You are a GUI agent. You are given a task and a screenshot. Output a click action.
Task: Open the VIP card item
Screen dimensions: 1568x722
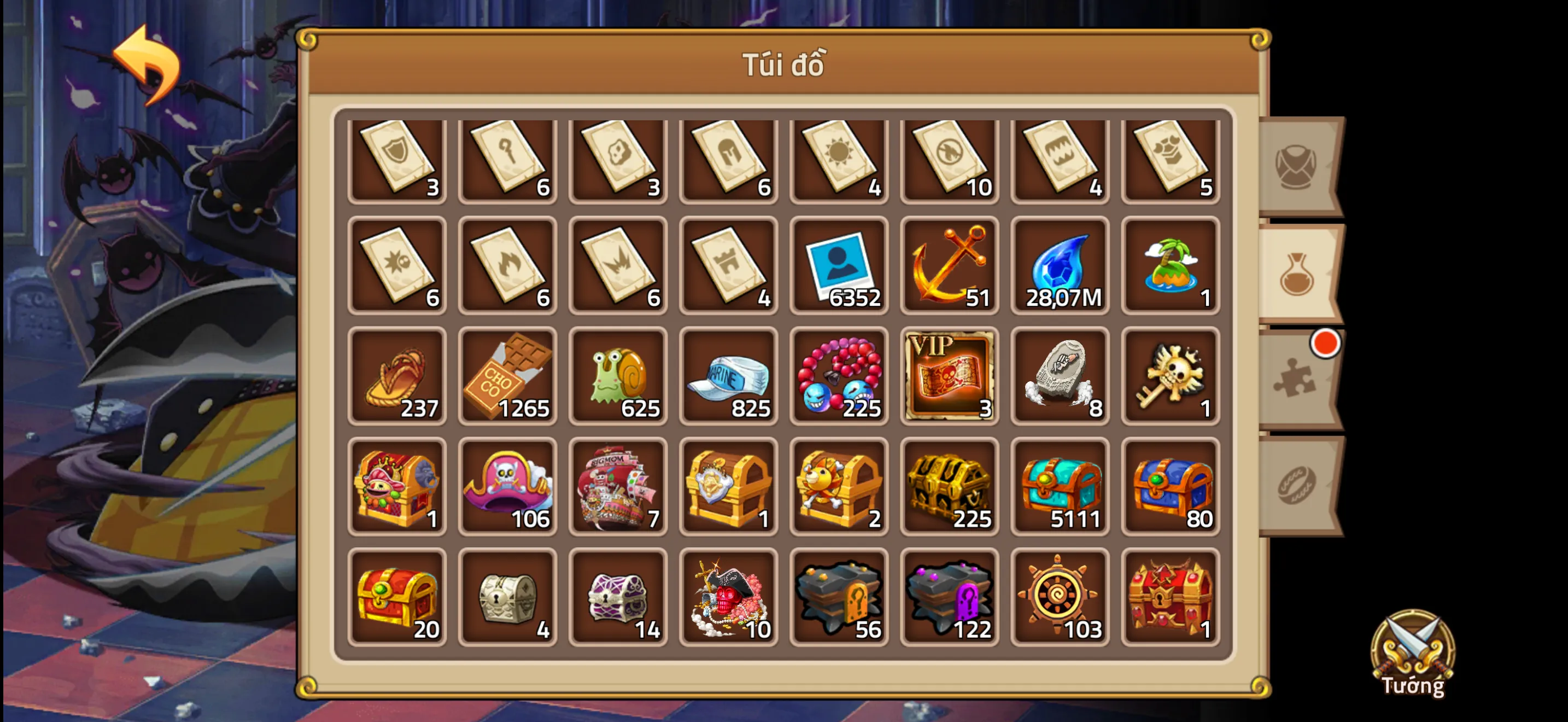coord(950,376)
